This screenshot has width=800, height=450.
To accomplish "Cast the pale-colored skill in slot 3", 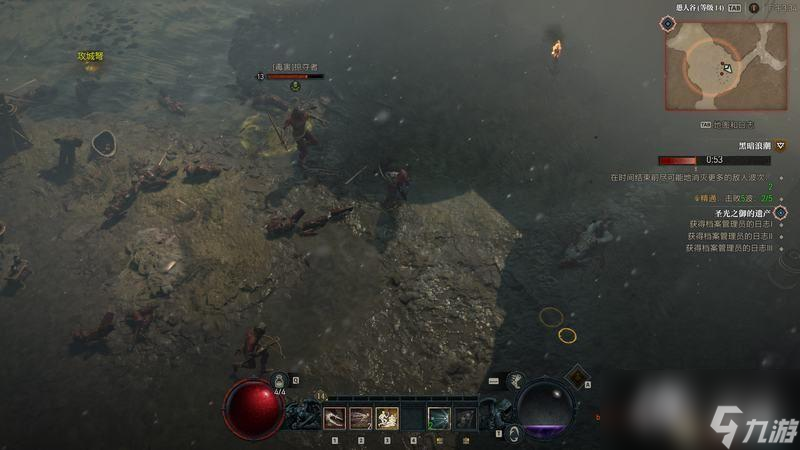I will pyautogui.click(x=386, y=418).
